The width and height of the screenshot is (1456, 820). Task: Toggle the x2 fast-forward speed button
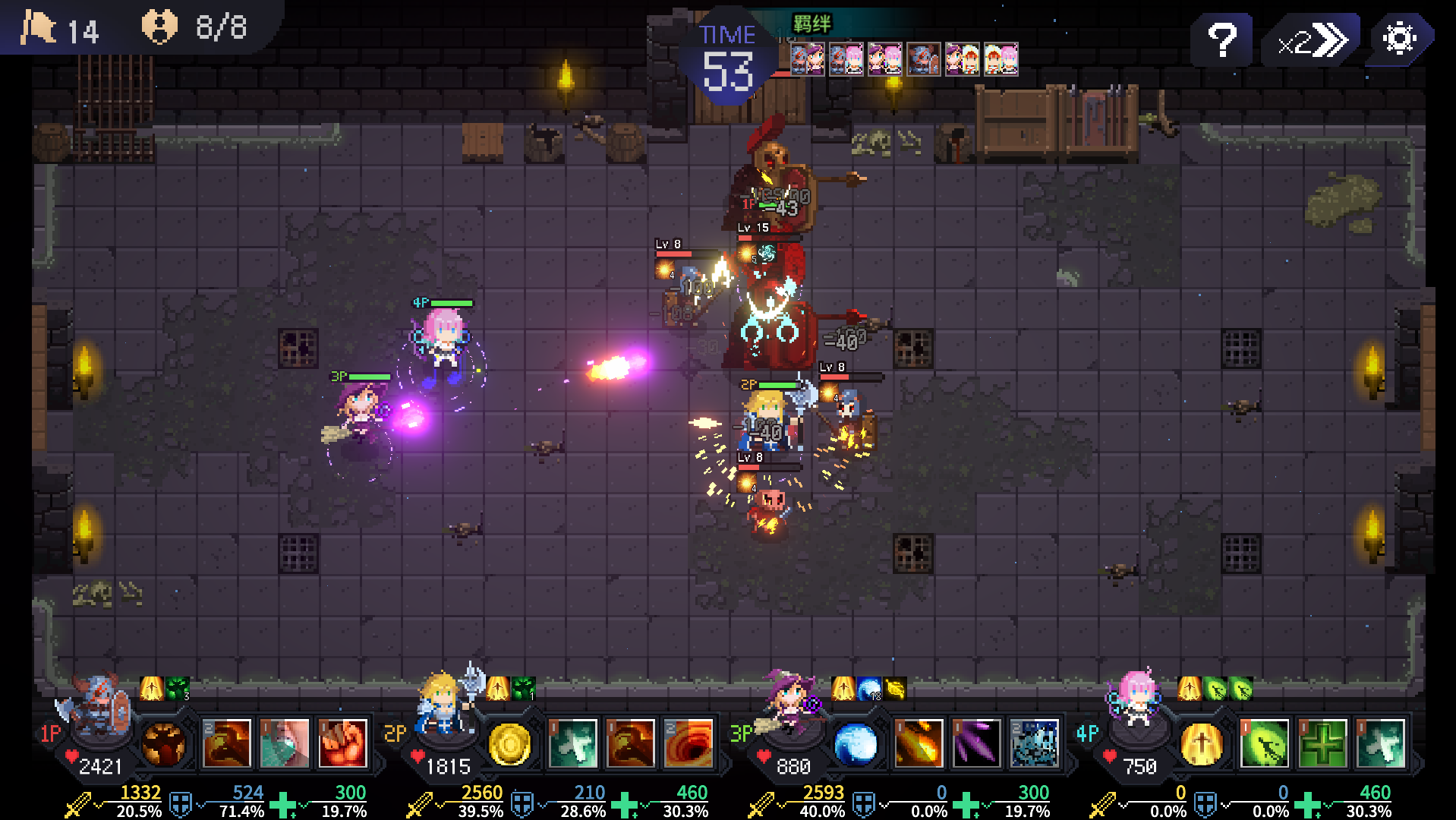[1311, 40]
